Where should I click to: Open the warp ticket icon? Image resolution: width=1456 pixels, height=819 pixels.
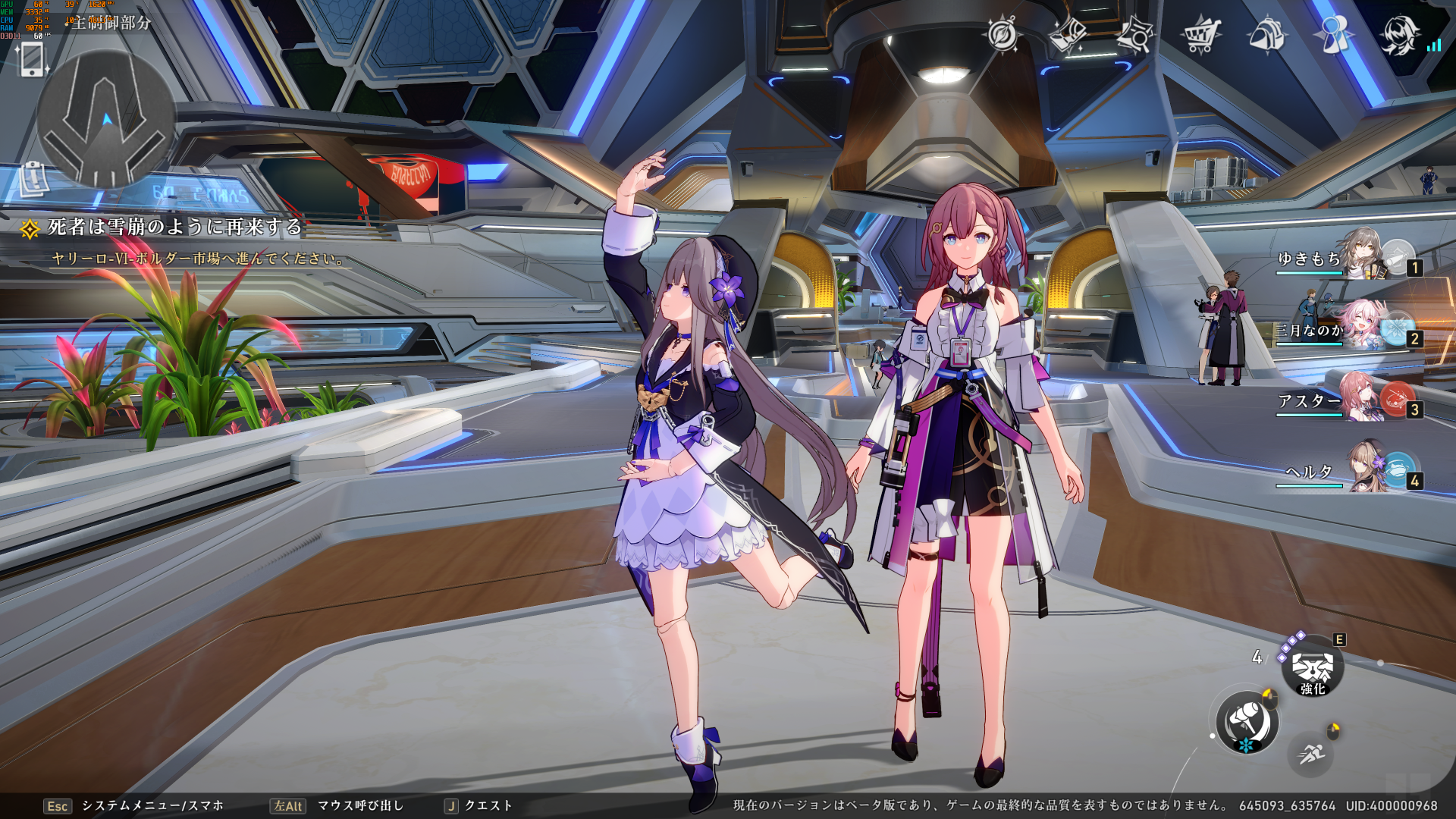pos(1068,35)
